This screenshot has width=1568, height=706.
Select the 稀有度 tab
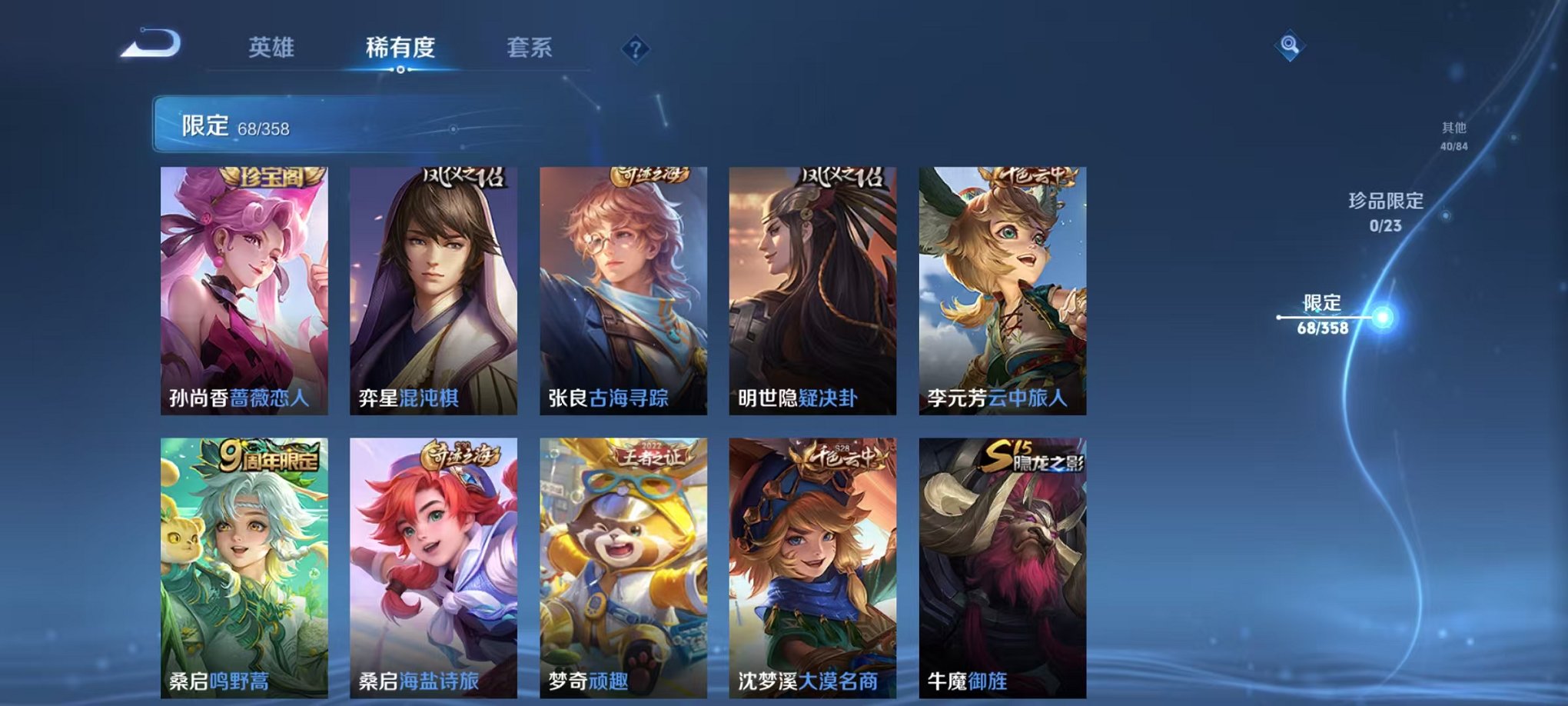[x=399, y=46]
